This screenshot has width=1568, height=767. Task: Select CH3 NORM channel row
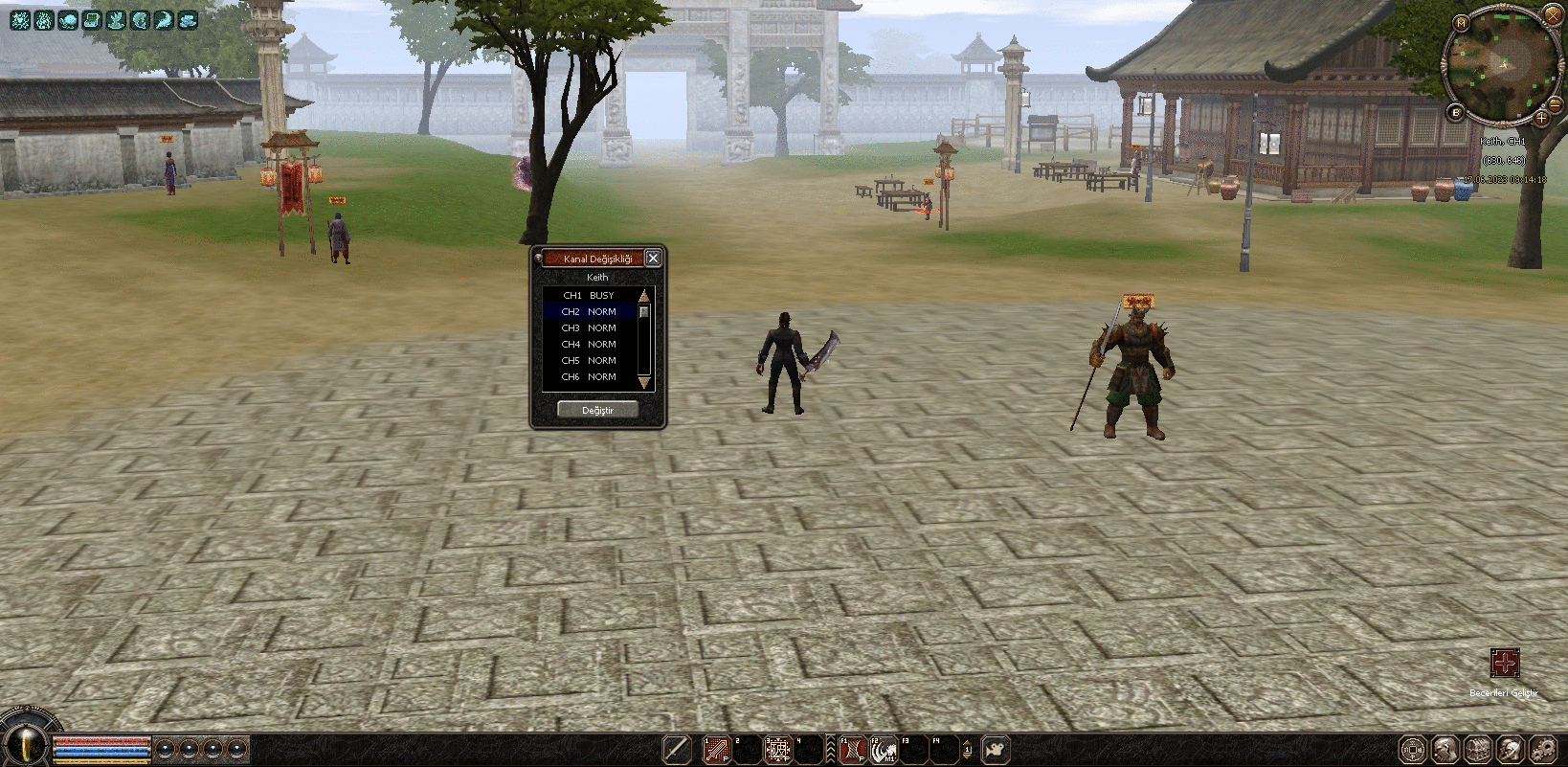[x=589, y=328]
